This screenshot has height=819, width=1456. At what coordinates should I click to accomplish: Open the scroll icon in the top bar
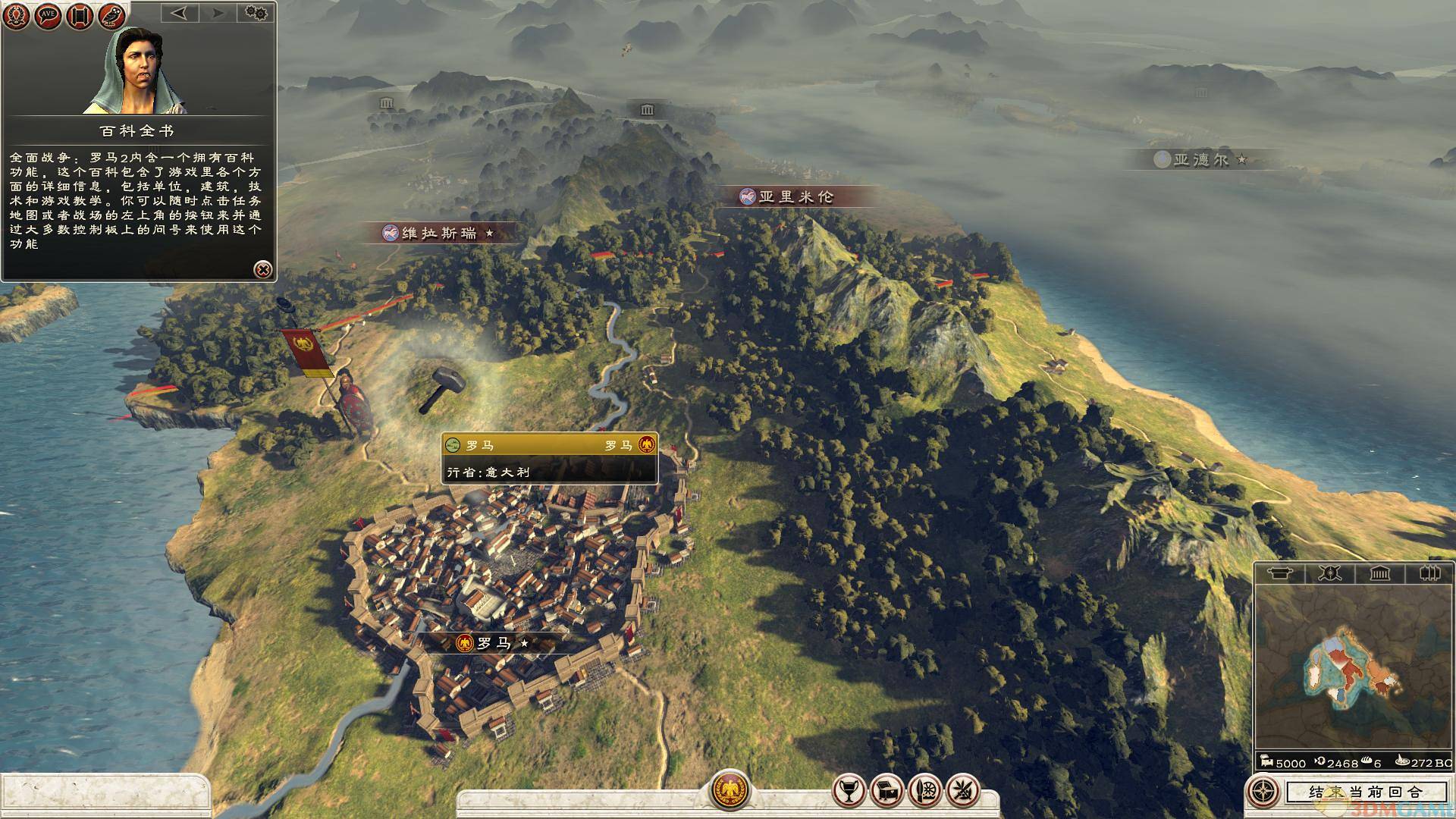click(x=80, y=16)
